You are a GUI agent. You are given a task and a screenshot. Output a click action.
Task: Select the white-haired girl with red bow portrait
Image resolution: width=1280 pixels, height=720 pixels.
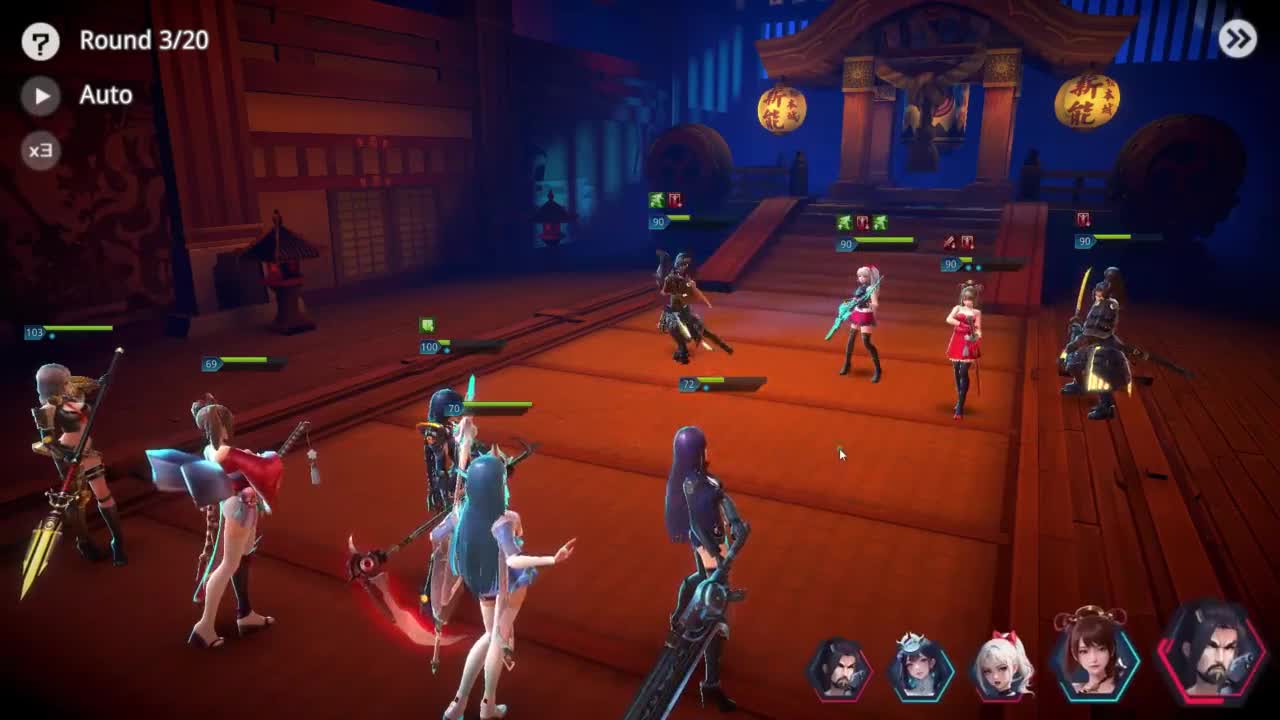coord(1003,665)
